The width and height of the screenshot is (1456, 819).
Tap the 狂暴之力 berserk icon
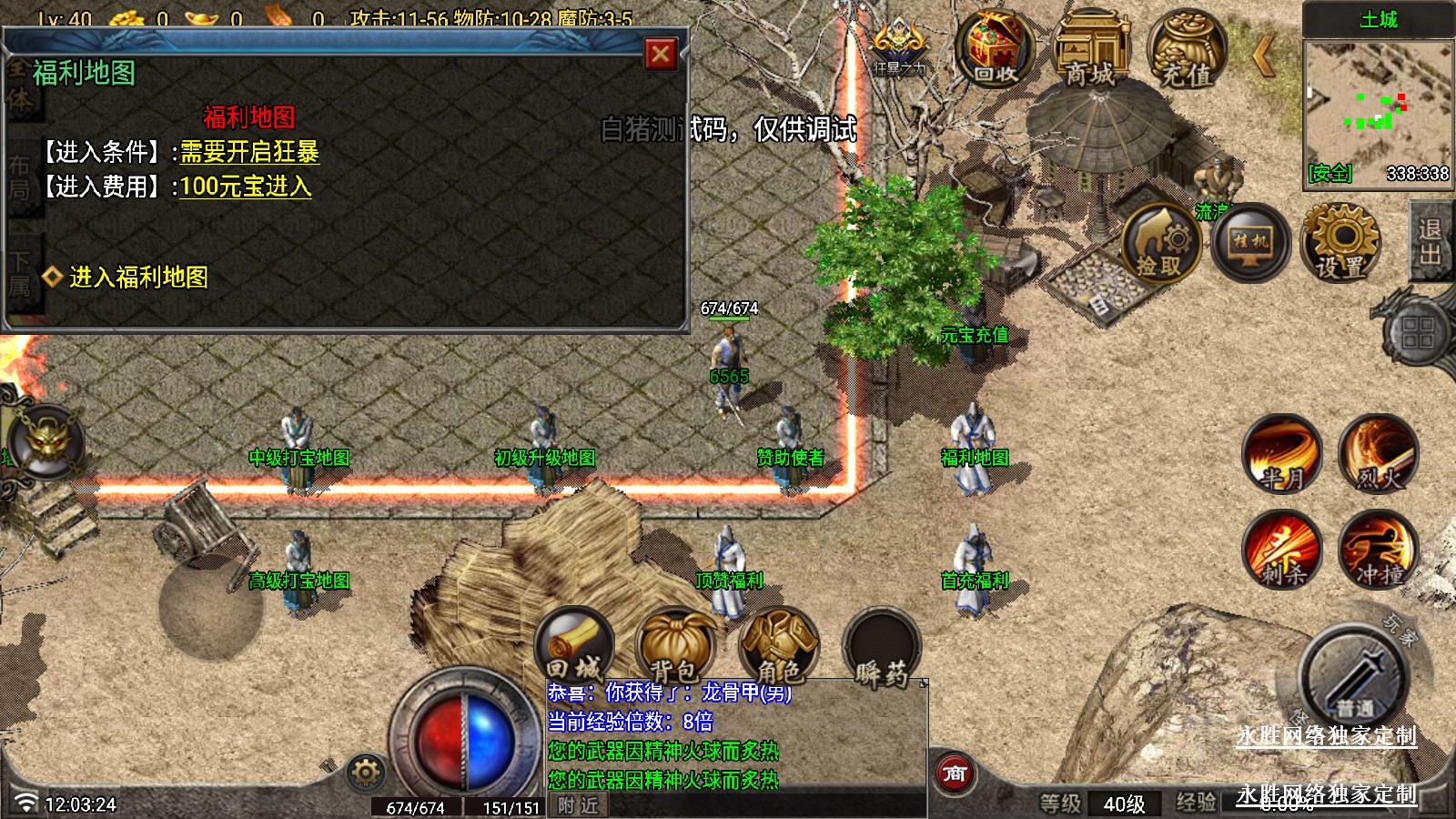[899, 45]
